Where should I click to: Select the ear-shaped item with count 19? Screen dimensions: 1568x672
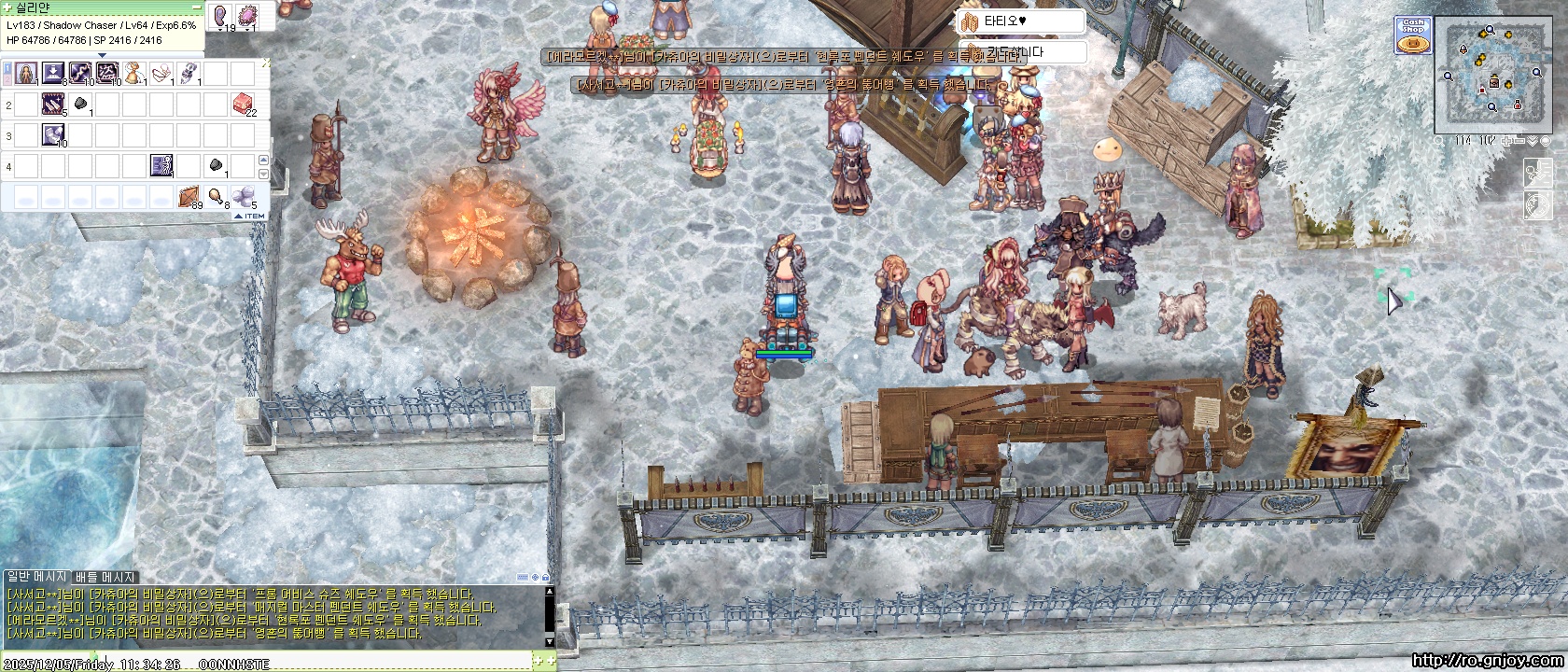tap(222, 16)
